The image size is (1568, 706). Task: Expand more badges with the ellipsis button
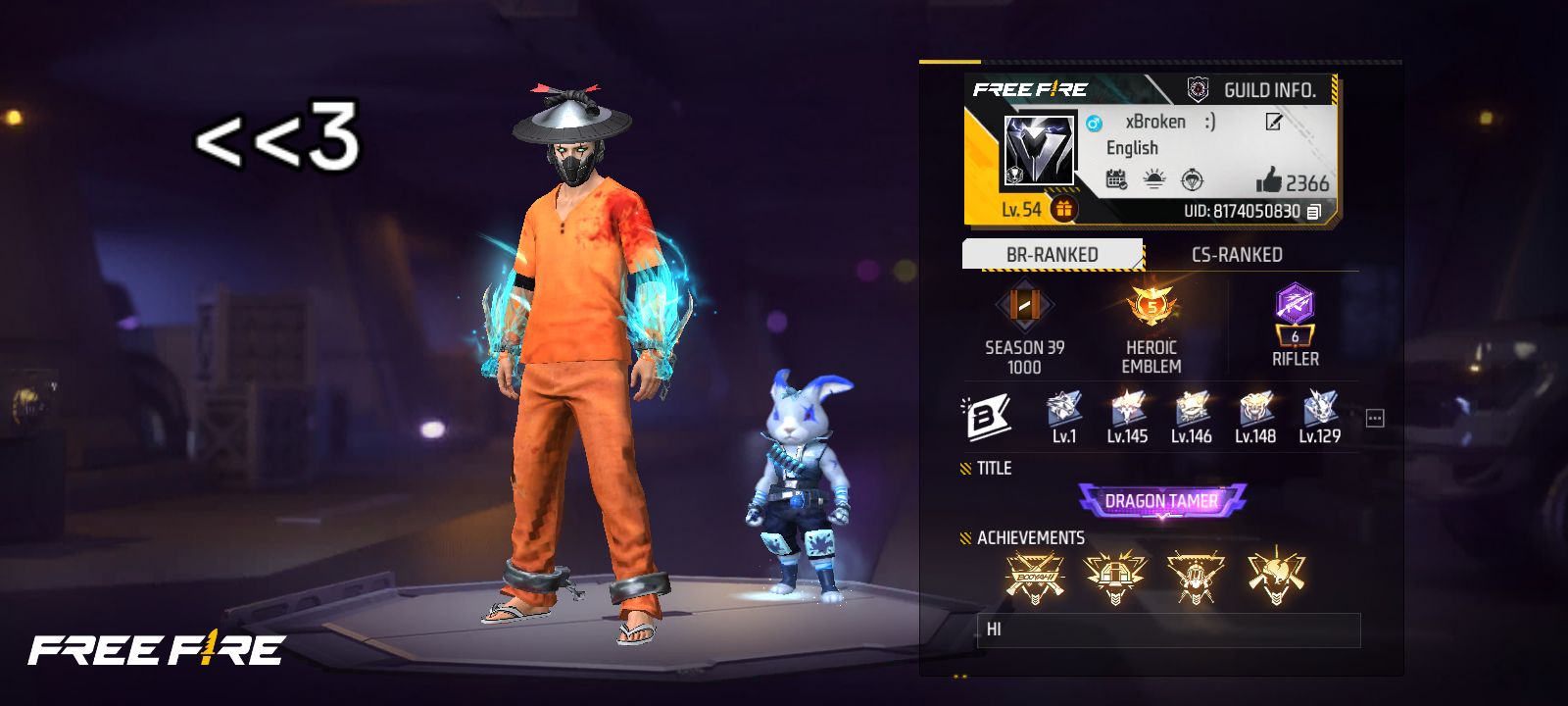click(1375, 419)
